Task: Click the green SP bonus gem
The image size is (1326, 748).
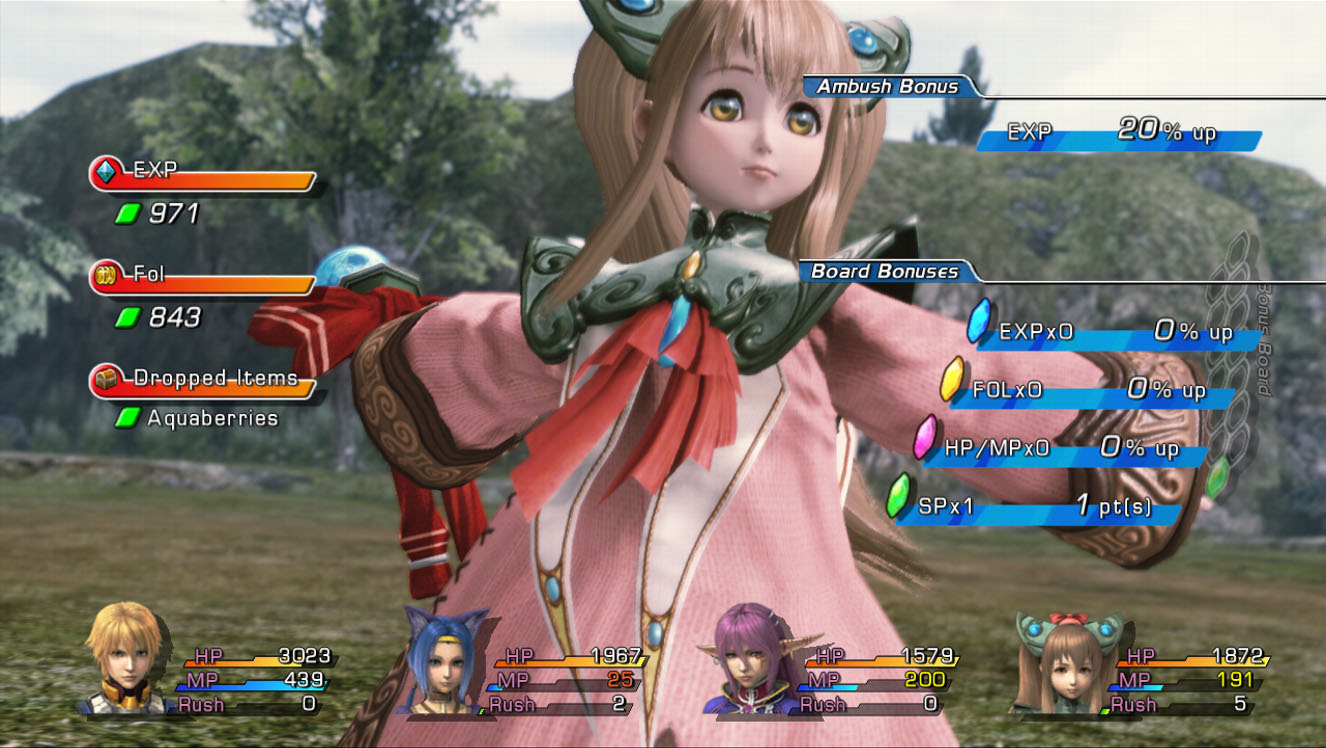Action: [899, 496]
